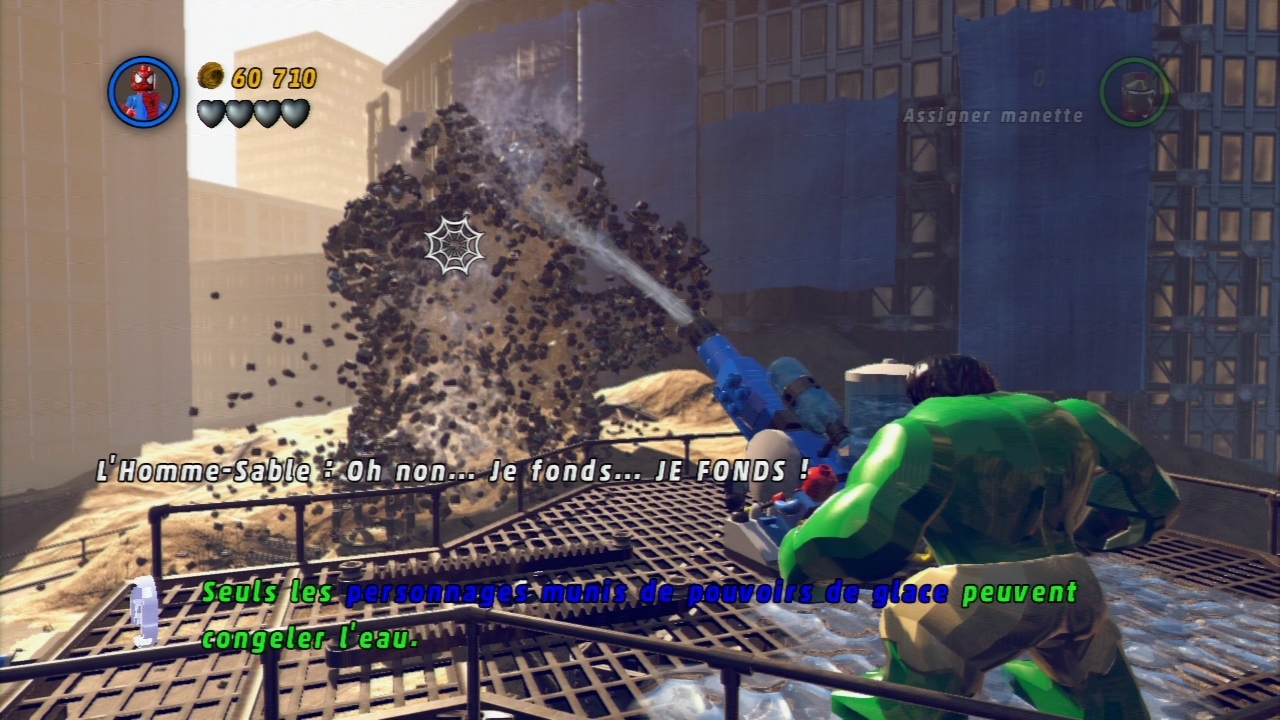Viewport: 1280px width, 720px height.
Task: Select the Spider-Man character portrait
Action: click(143, 92)
